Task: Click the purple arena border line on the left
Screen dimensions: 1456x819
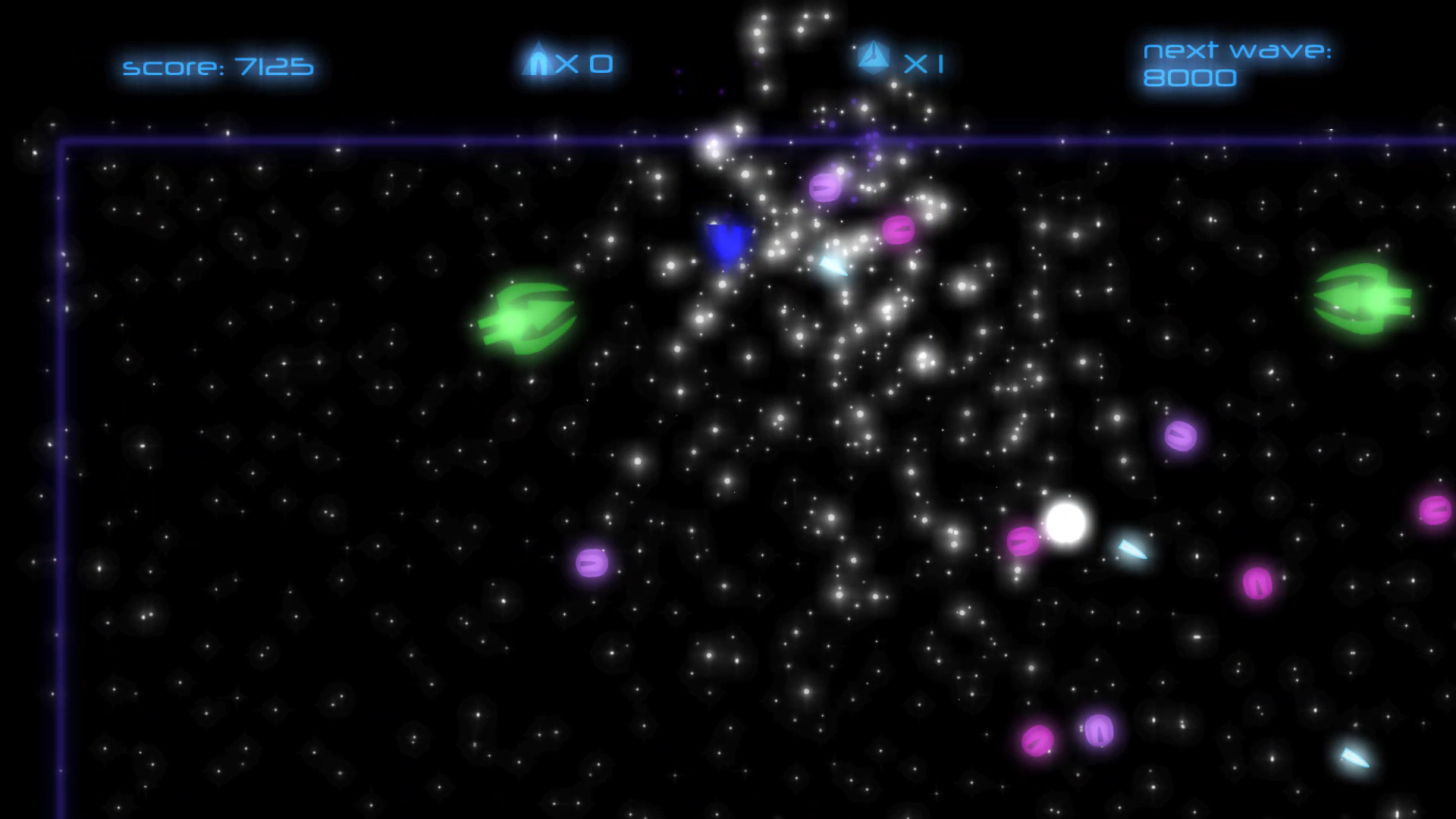Action: 64,455
